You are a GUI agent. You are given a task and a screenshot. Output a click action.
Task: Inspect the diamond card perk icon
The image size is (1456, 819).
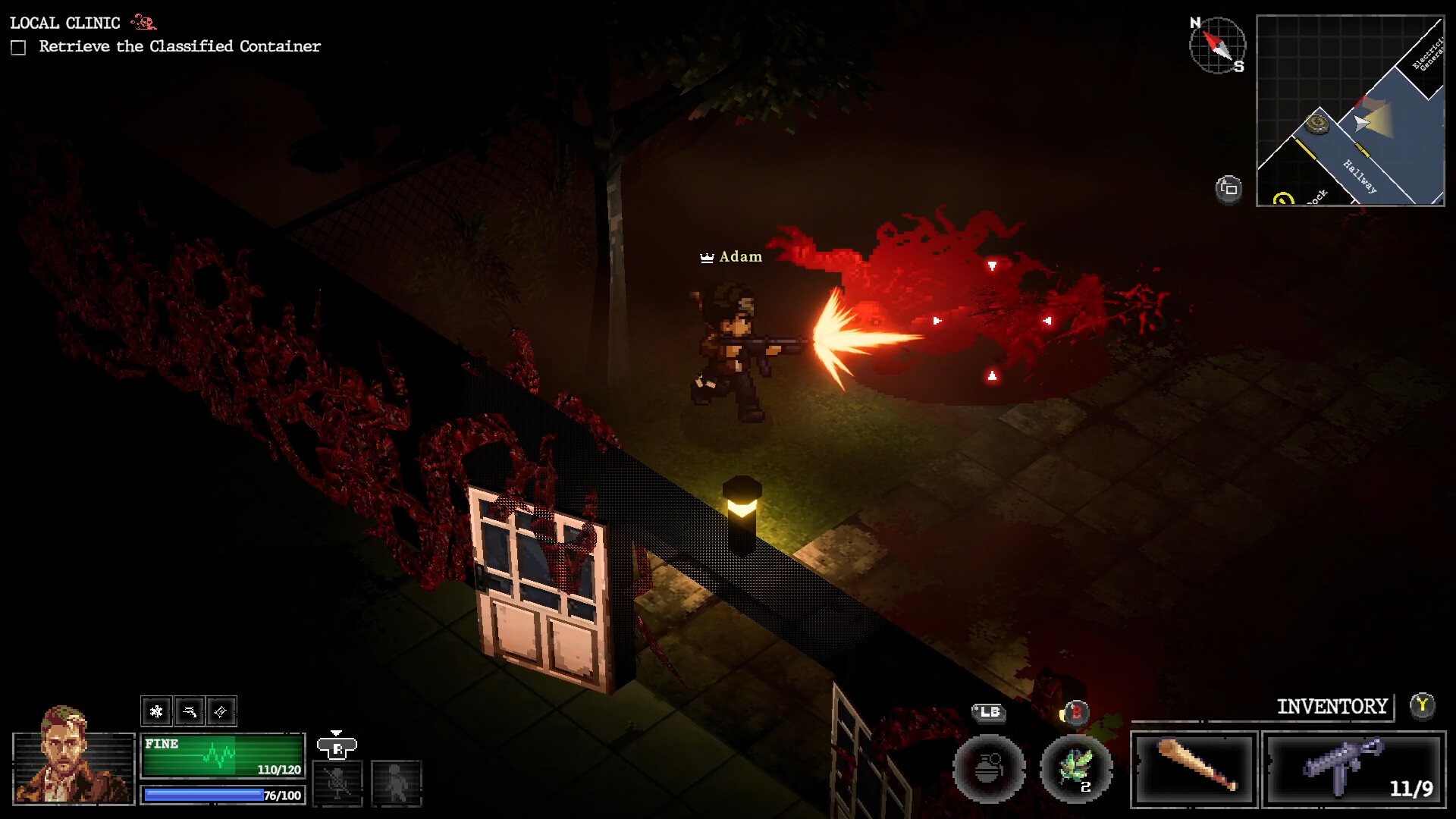coord(221,711)
